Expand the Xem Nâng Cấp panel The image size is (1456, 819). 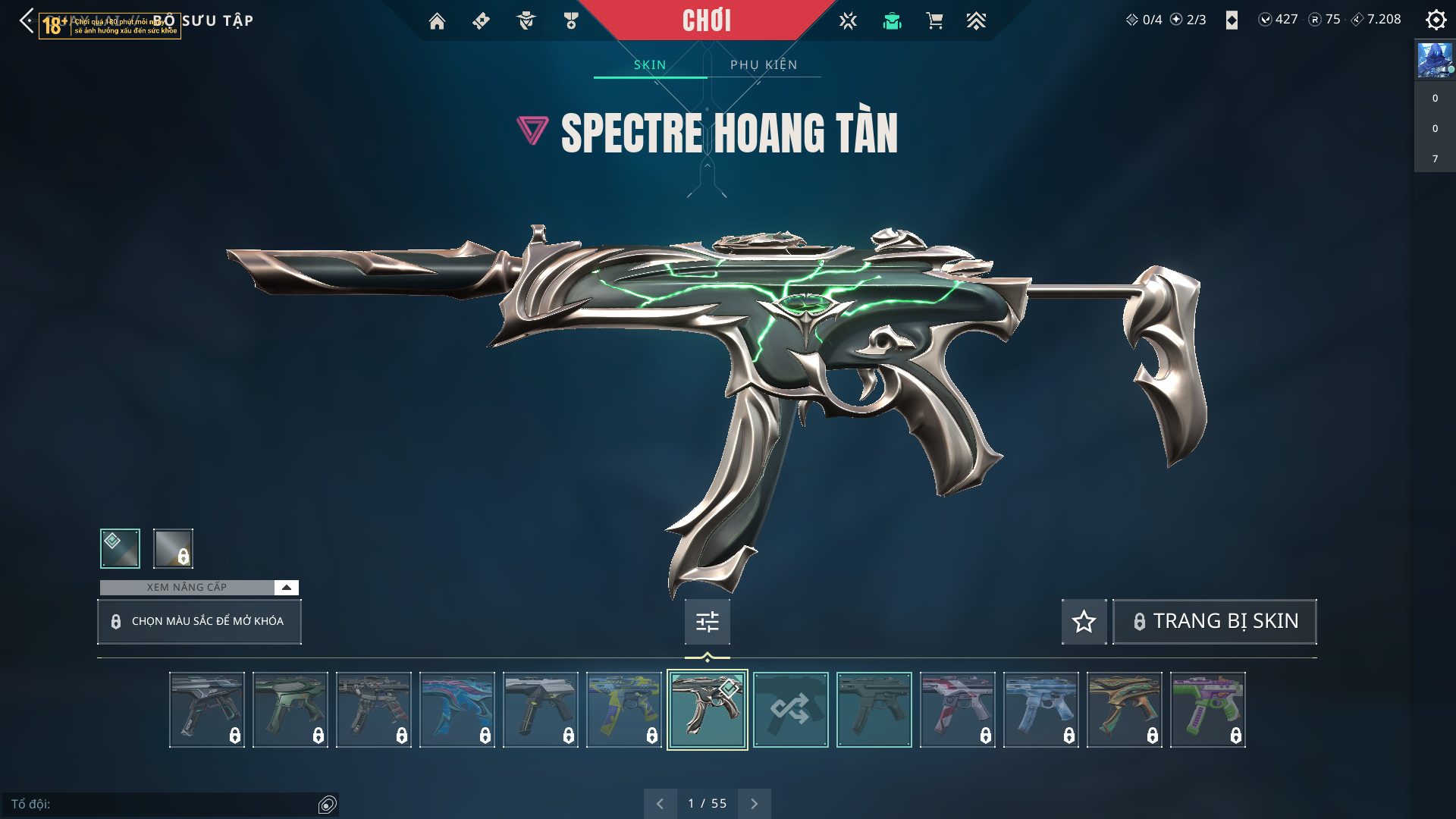coord(286,588)
